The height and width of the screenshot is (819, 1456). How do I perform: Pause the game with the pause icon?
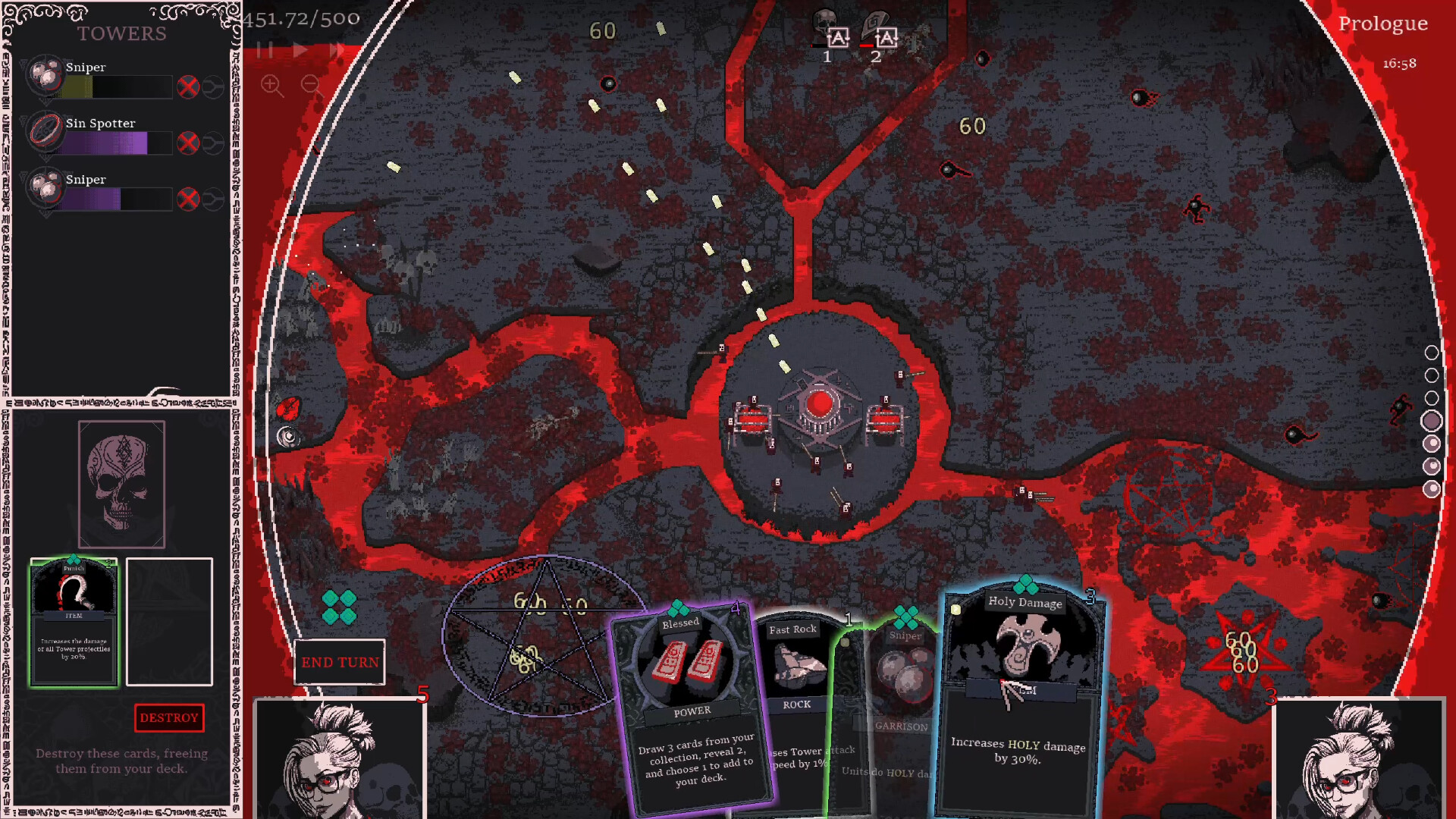[265, 49]
